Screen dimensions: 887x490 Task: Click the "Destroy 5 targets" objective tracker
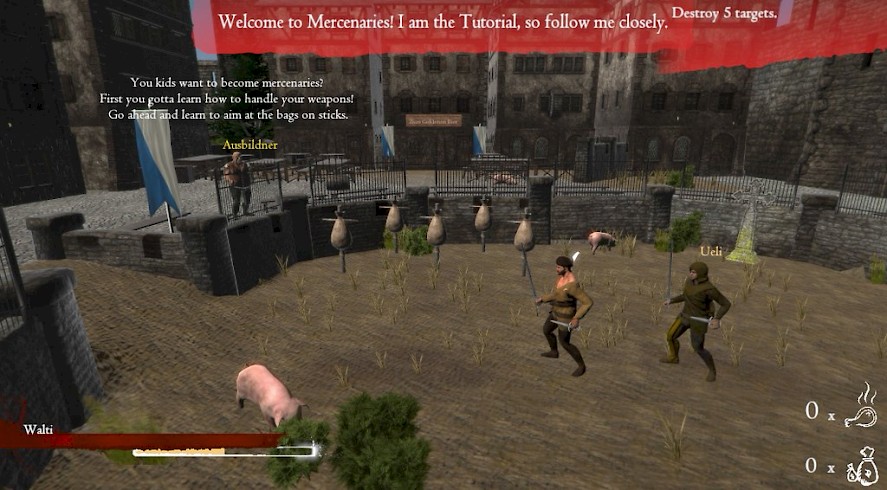[725, 13]
